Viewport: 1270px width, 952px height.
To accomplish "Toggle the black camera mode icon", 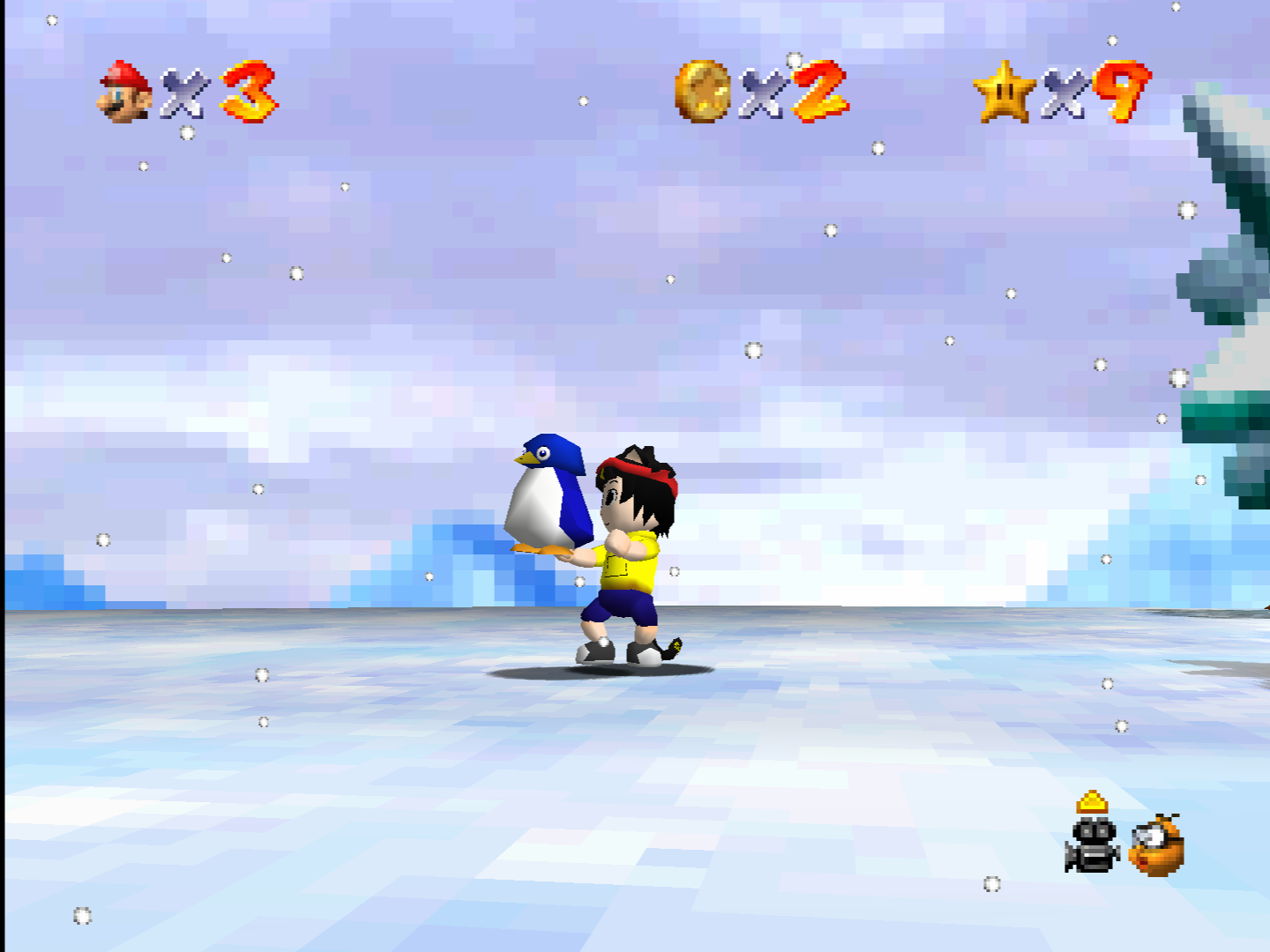I will pyautogui.click(x=1093, y=844).
